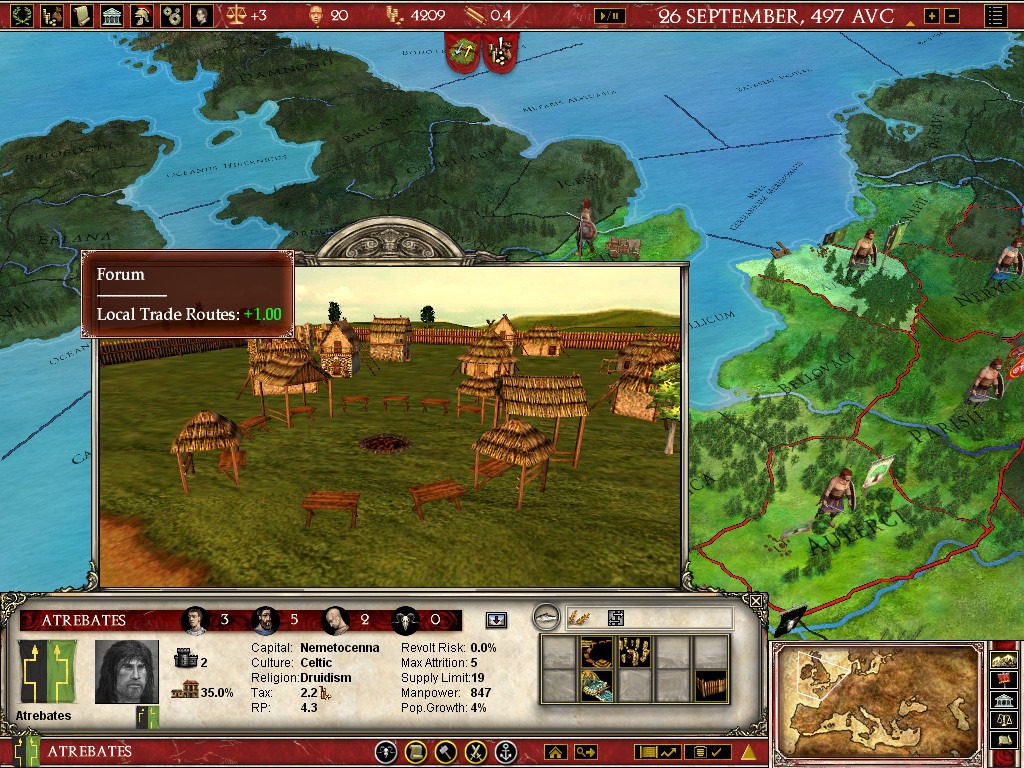Open the scroll icon in the top bar
This screenshot has width=1024, height=768.
pos(82,15)
